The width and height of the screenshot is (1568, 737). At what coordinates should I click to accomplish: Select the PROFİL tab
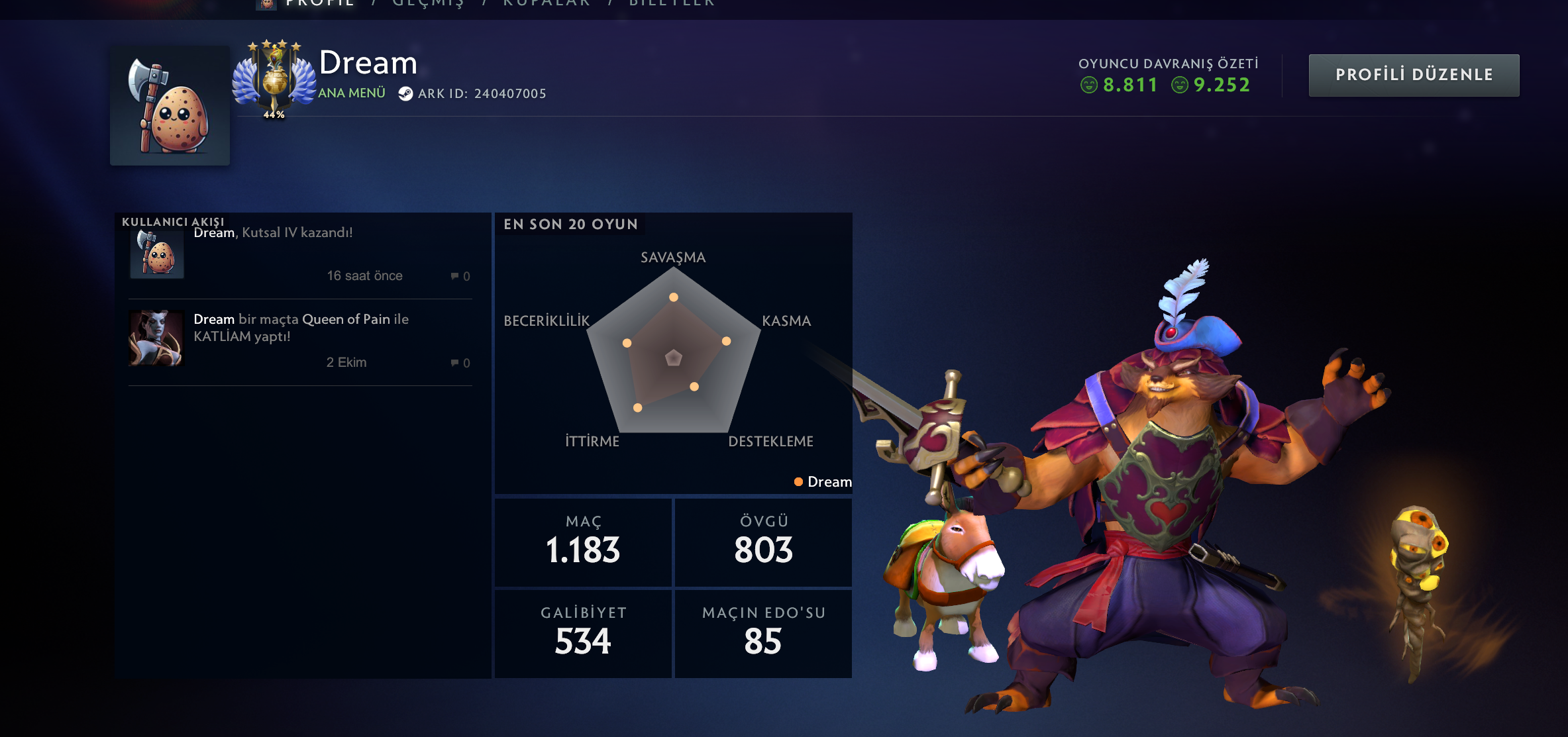click(319, 3)
